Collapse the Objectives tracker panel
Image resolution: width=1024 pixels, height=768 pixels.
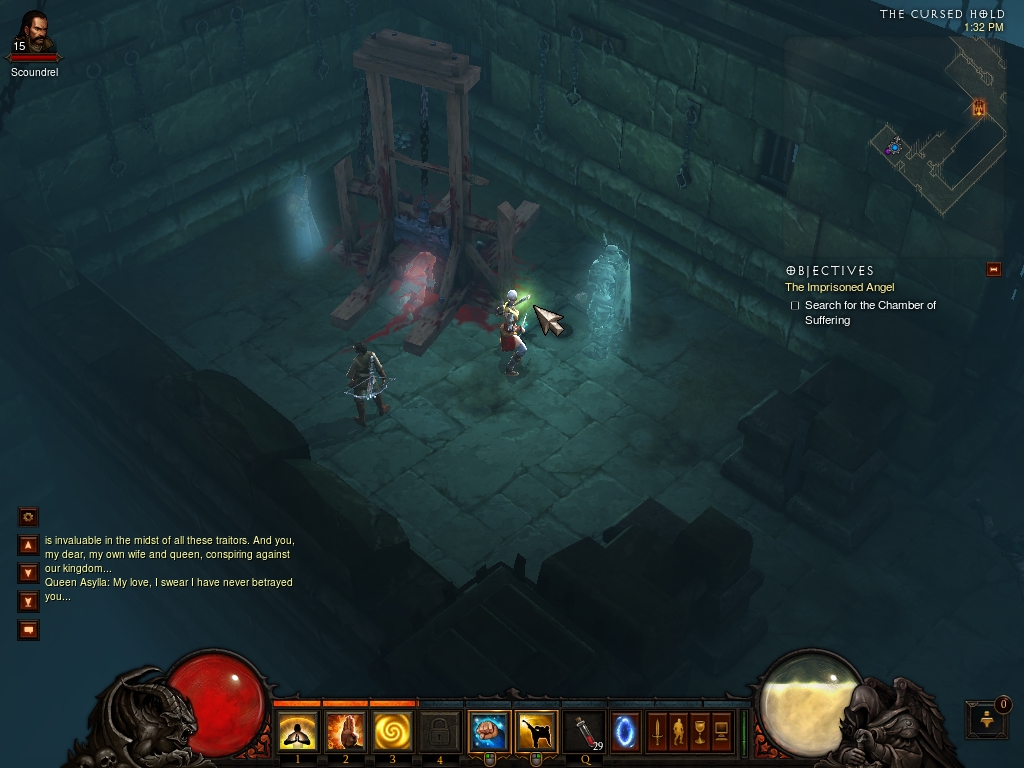(x=993, y=269)
